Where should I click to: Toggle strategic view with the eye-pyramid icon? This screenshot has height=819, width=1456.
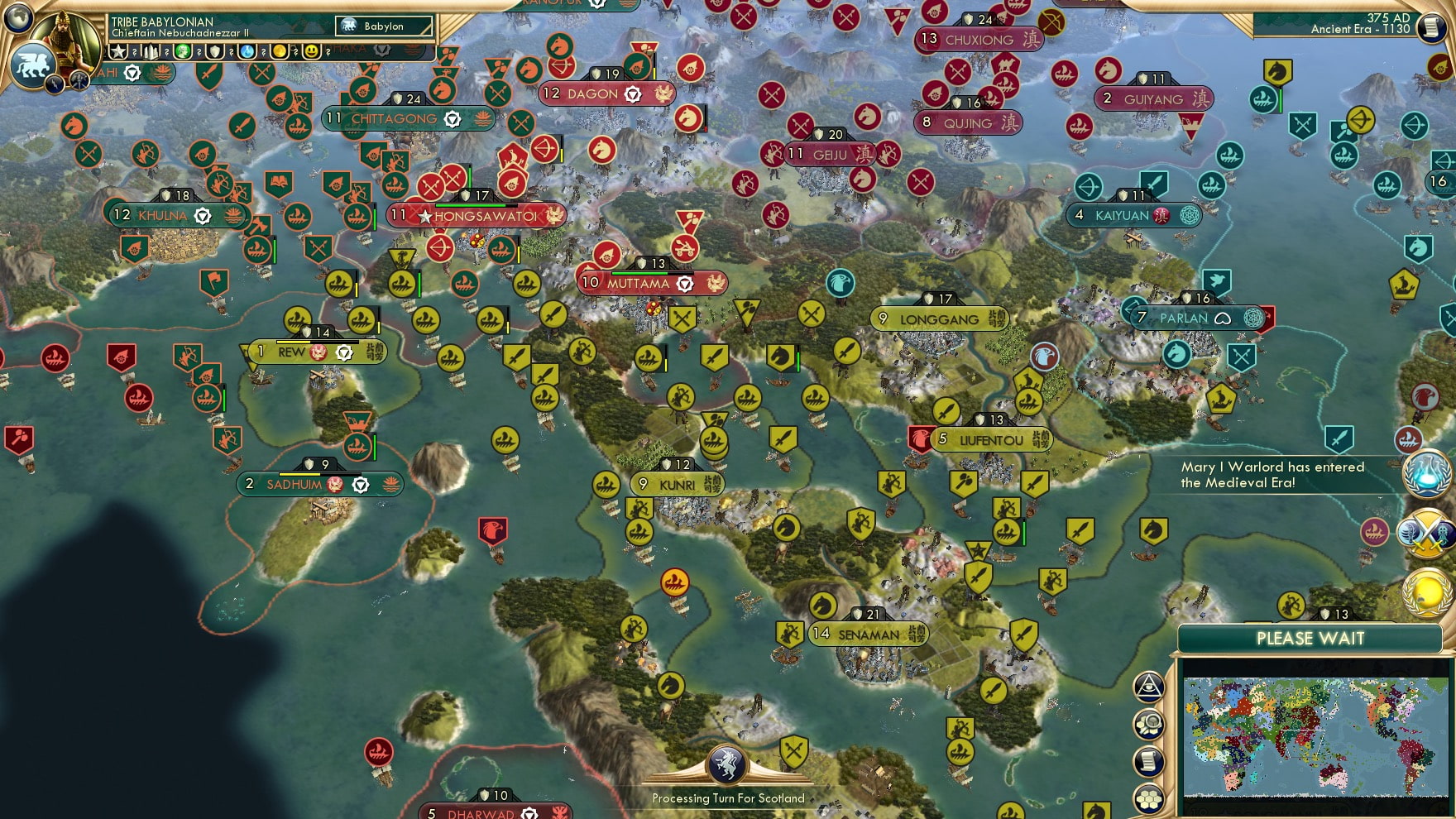pos(1147,686)
